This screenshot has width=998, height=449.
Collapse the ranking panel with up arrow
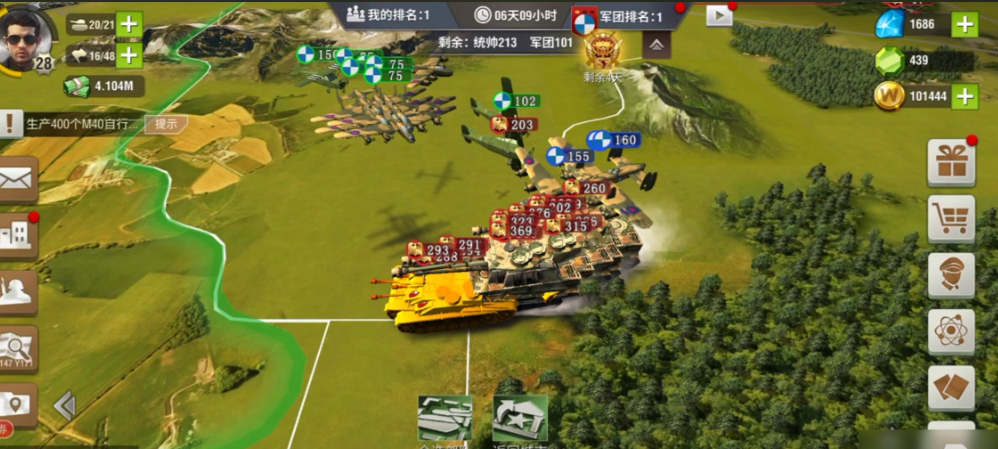click(656, 44)
